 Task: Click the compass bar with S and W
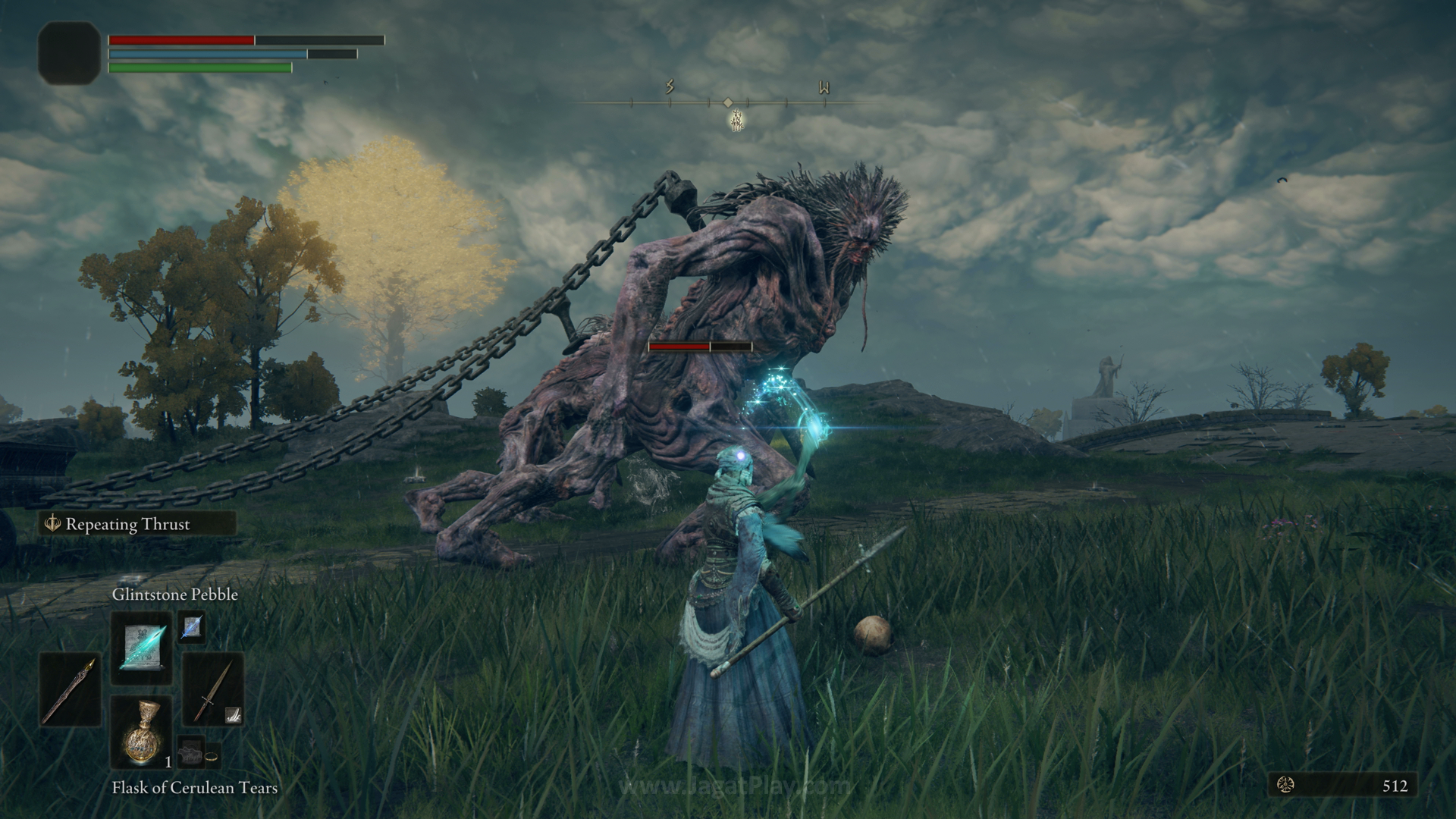(x=728, y=102)
